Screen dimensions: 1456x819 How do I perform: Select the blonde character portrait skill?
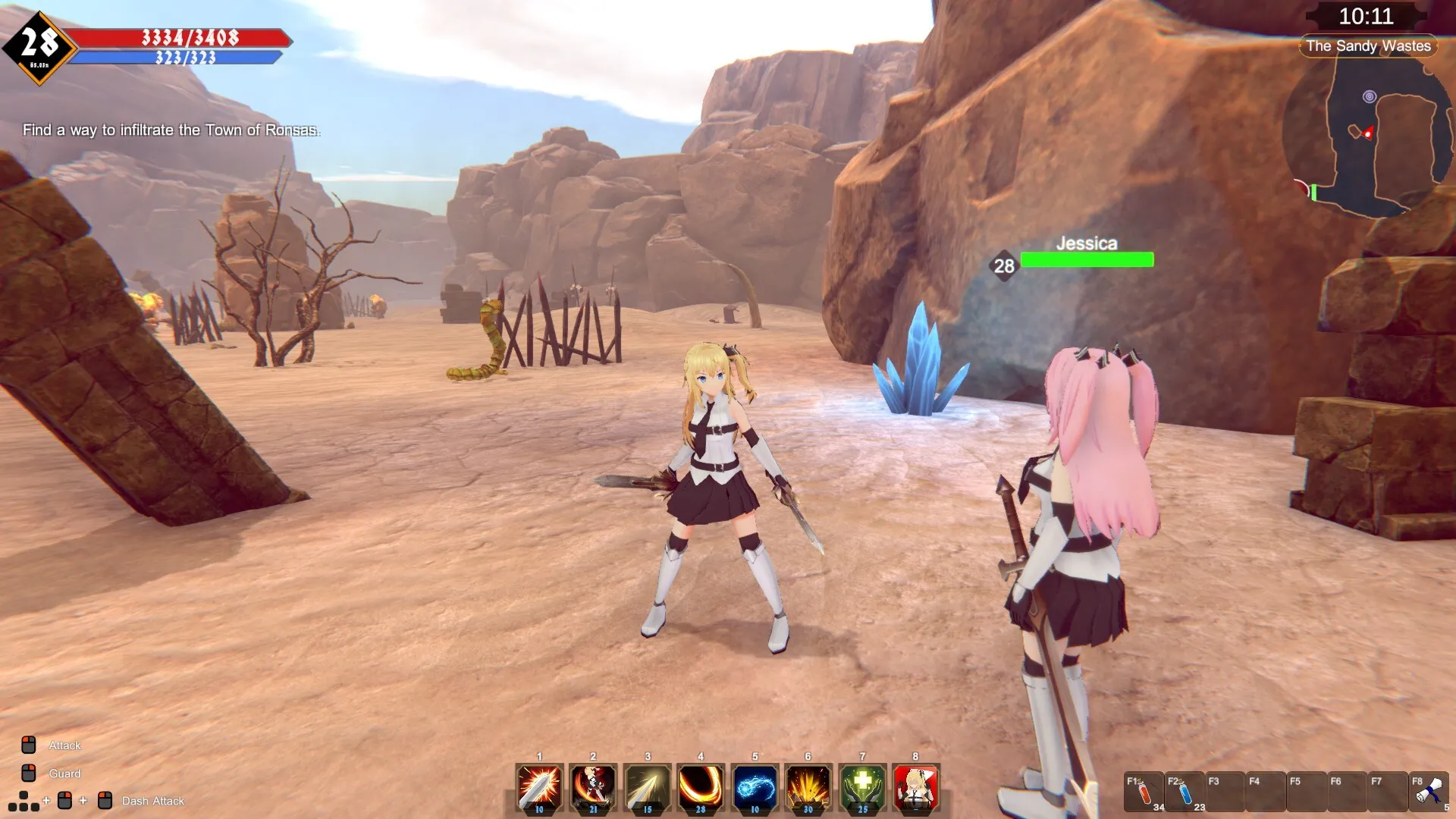click(x=916, y=788)
